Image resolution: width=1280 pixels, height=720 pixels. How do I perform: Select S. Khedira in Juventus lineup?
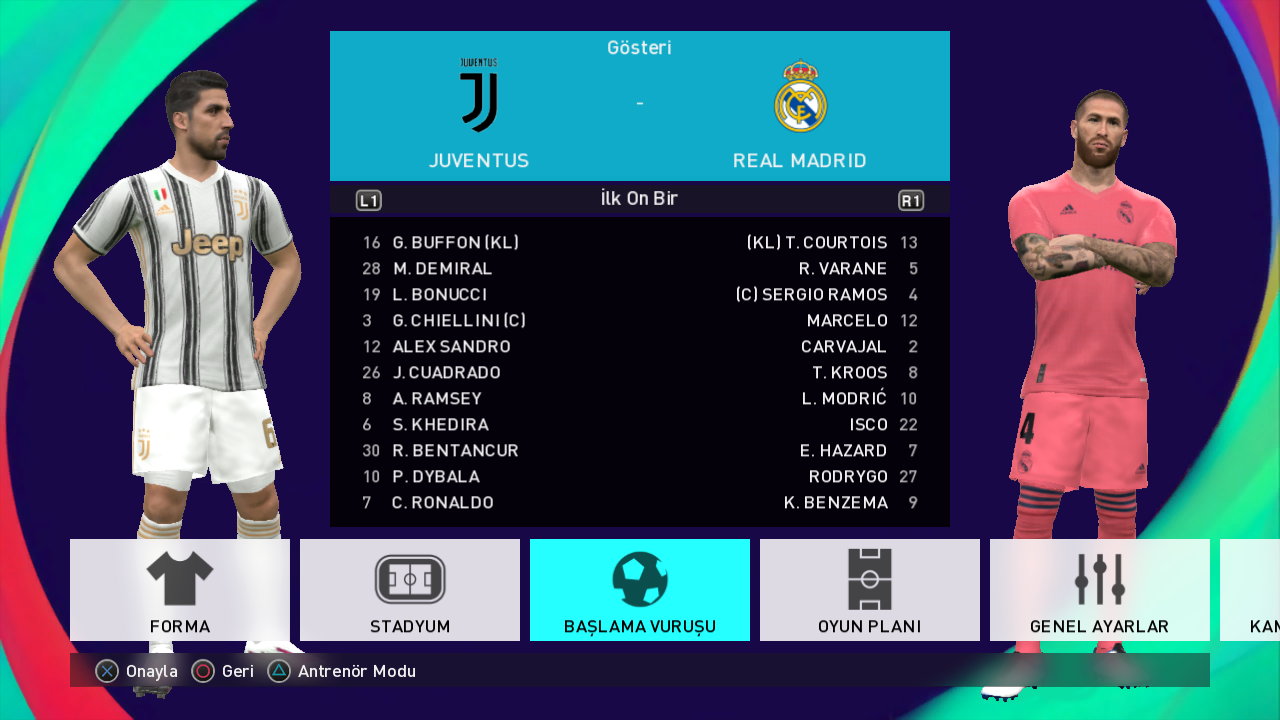440,425
